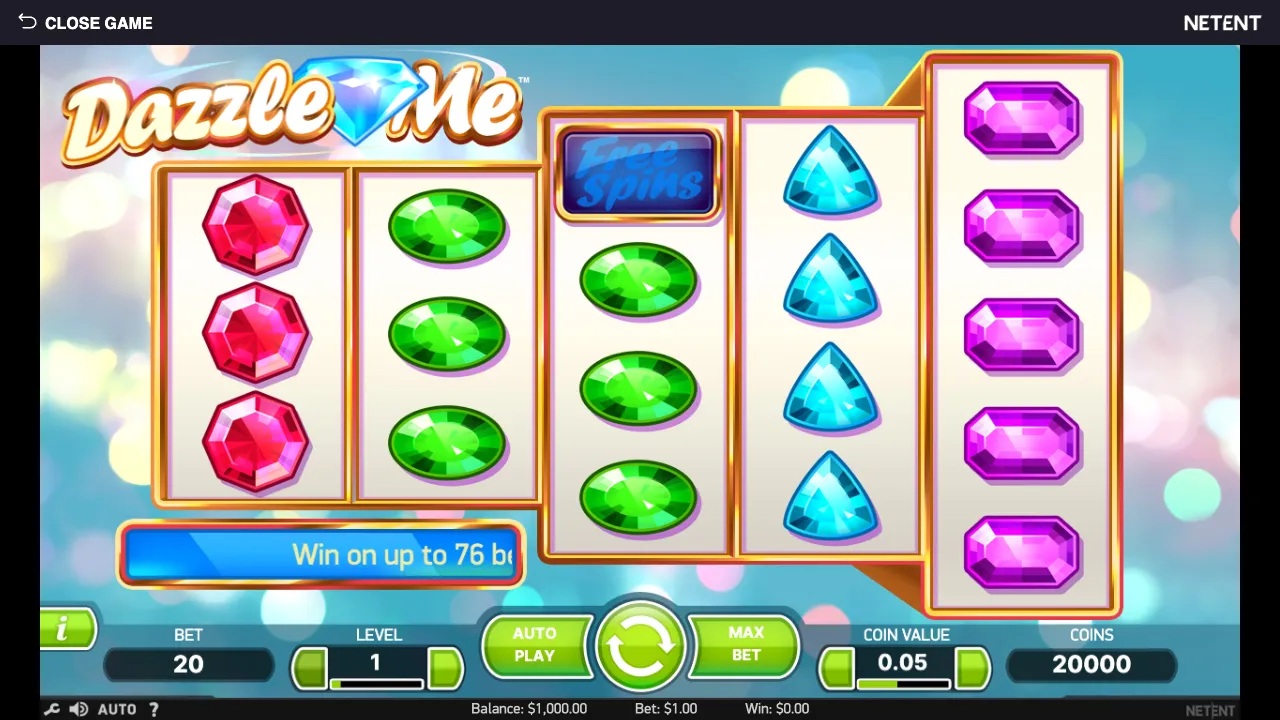This screenshot has width=1280, height=720.
Task: Select the Free Spins symbol on reel three
Action: (x=638, y=173)
